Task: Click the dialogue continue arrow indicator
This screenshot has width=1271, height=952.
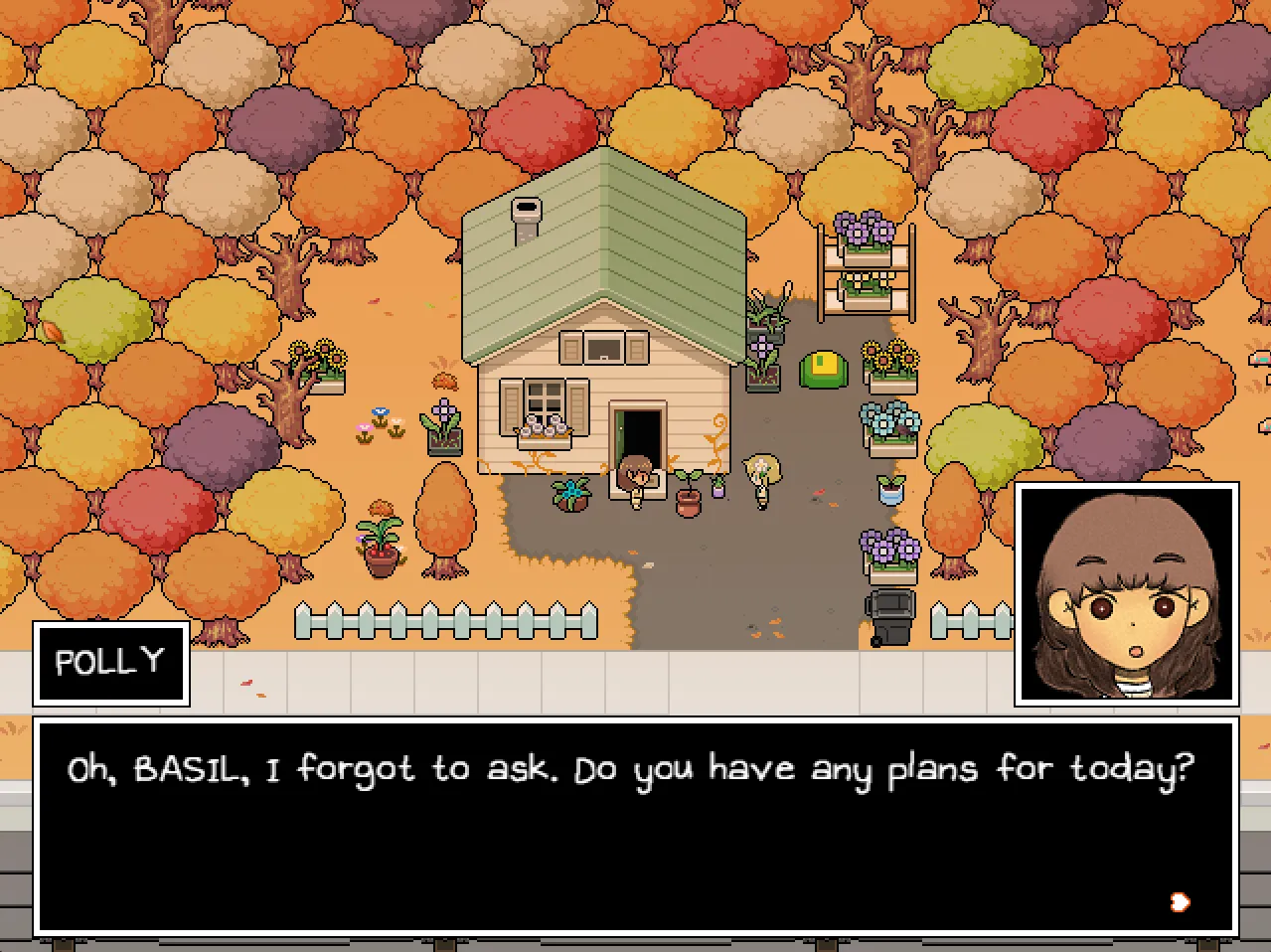Action: coord(1180,901)
